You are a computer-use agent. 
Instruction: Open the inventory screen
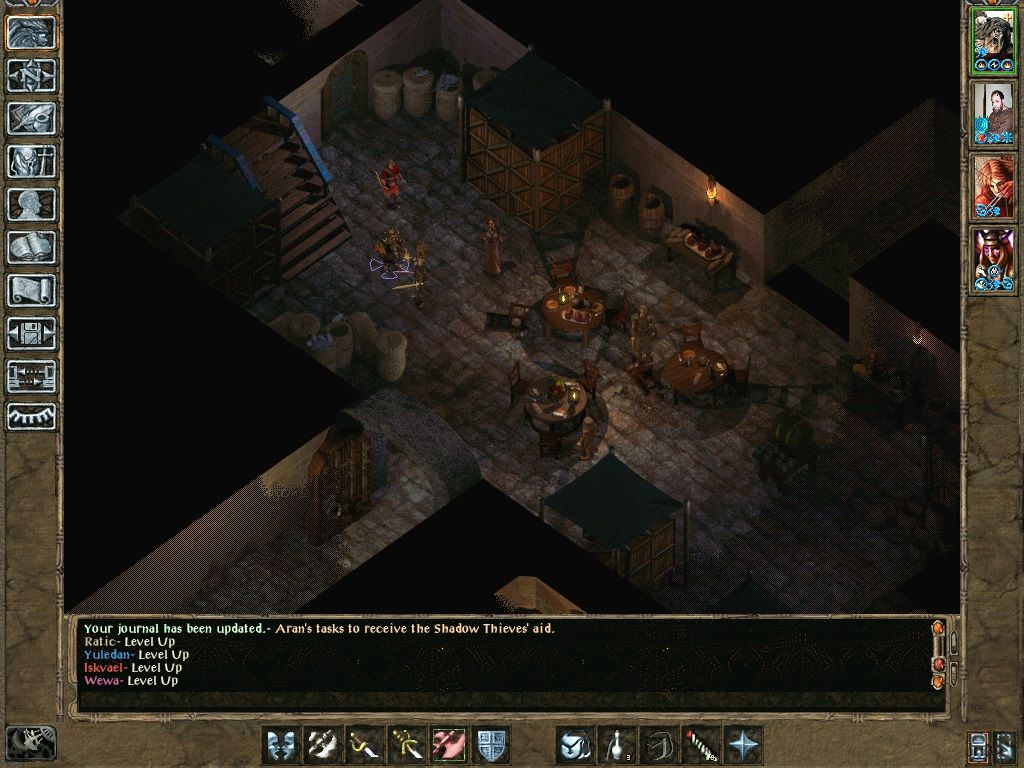[x=32, y=161]
